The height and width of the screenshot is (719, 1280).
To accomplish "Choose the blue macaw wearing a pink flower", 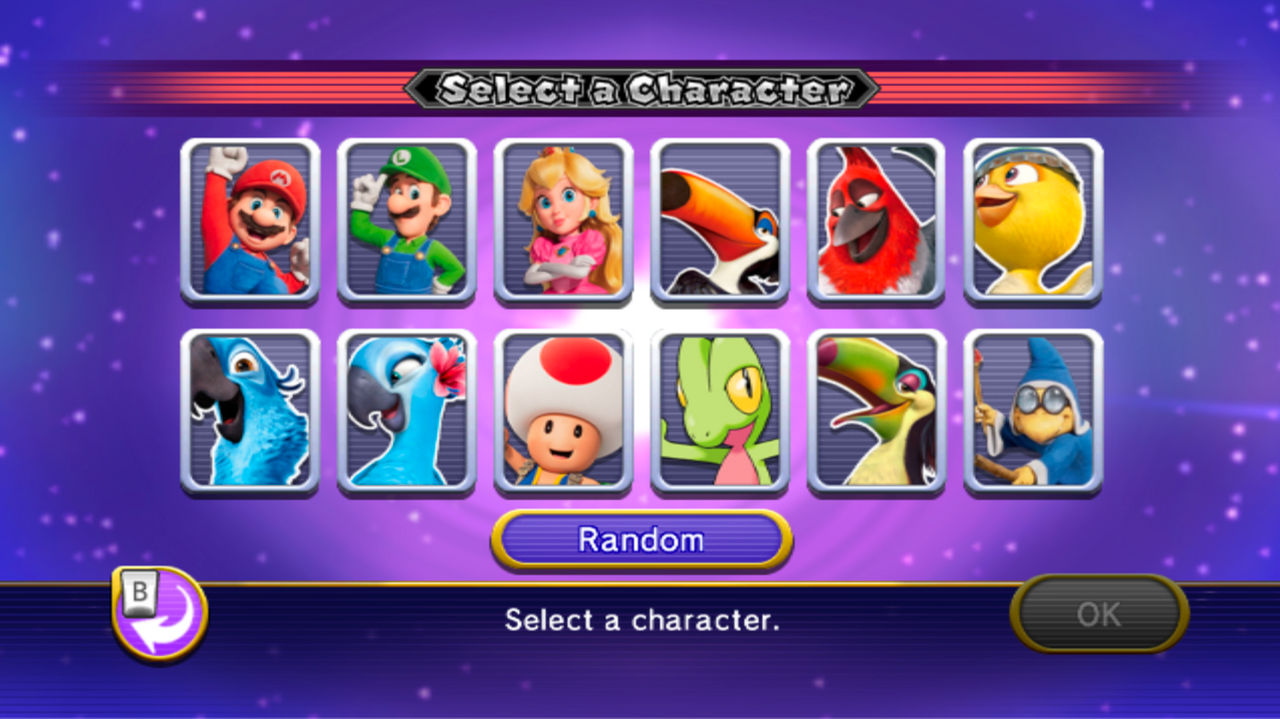I will tap(407, 412).
